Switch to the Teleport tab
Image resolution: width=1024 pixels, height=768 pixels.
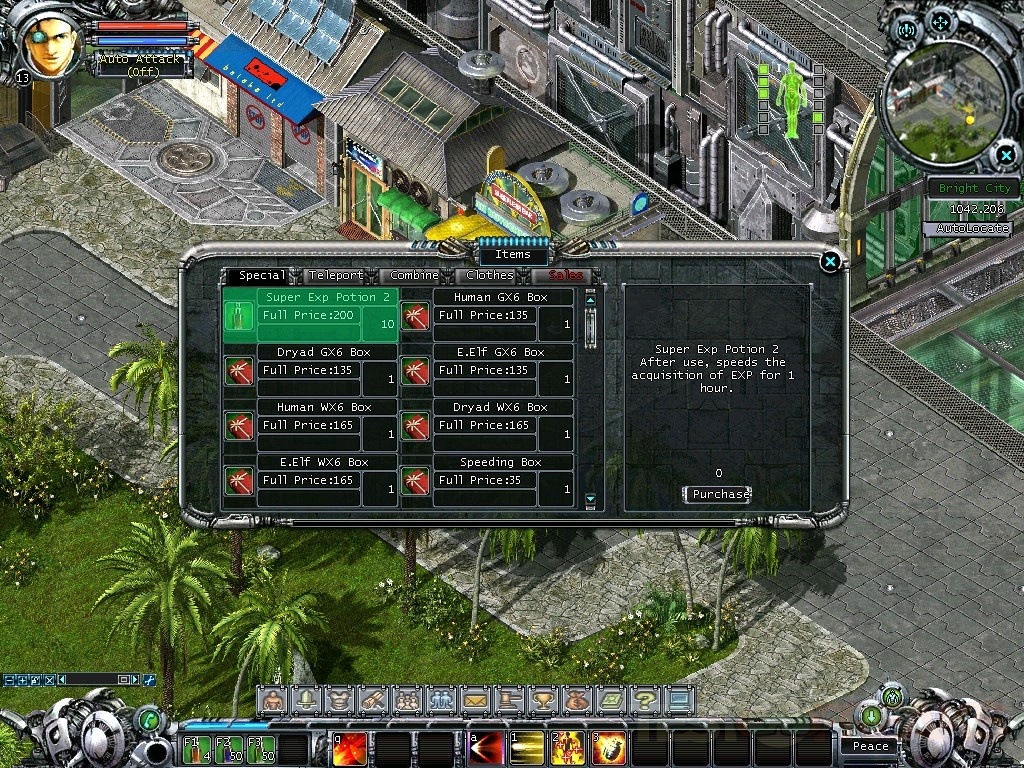click(x=335, y=275)
